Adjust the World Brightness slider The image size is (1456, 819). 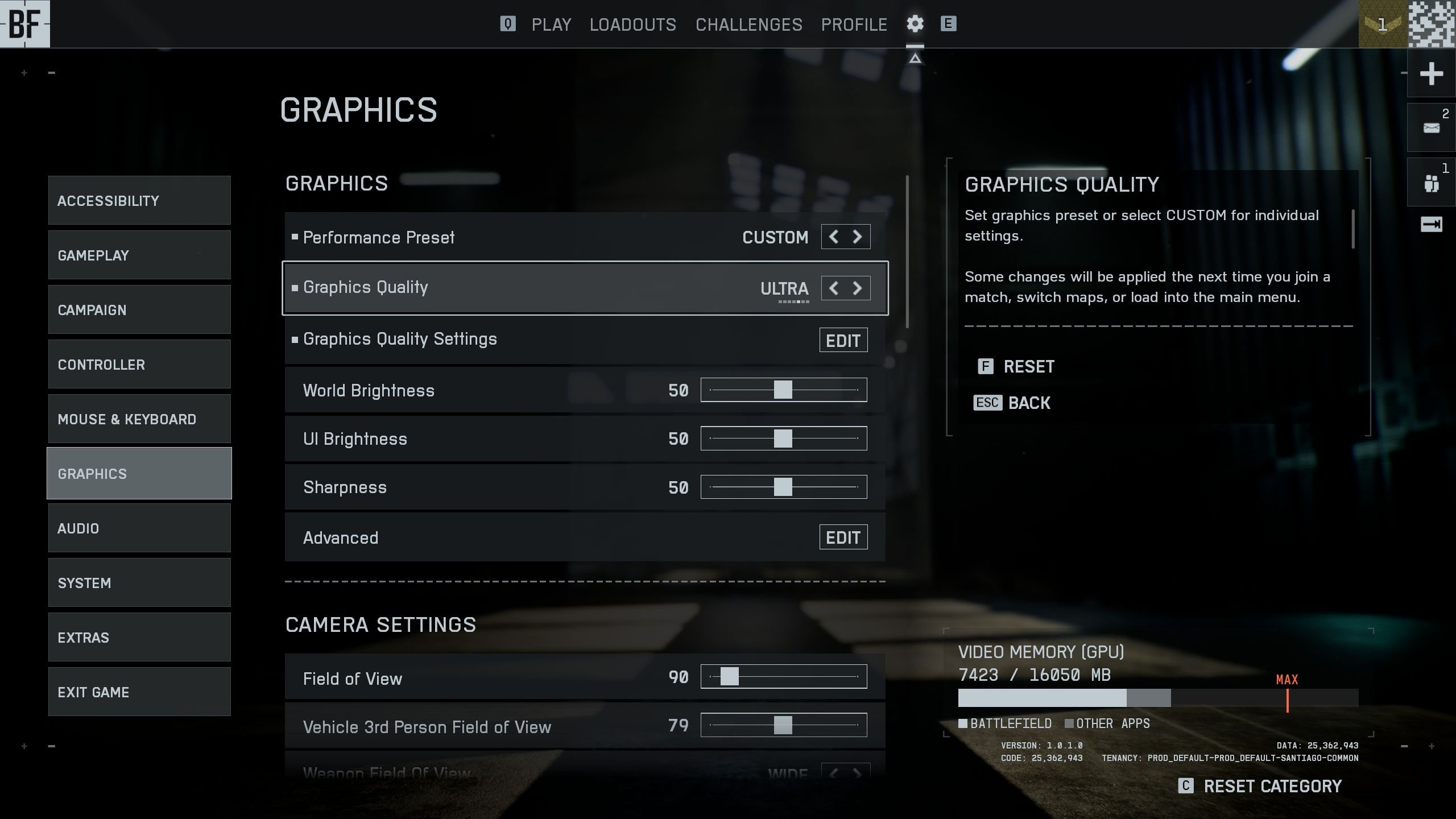[783, 390]
